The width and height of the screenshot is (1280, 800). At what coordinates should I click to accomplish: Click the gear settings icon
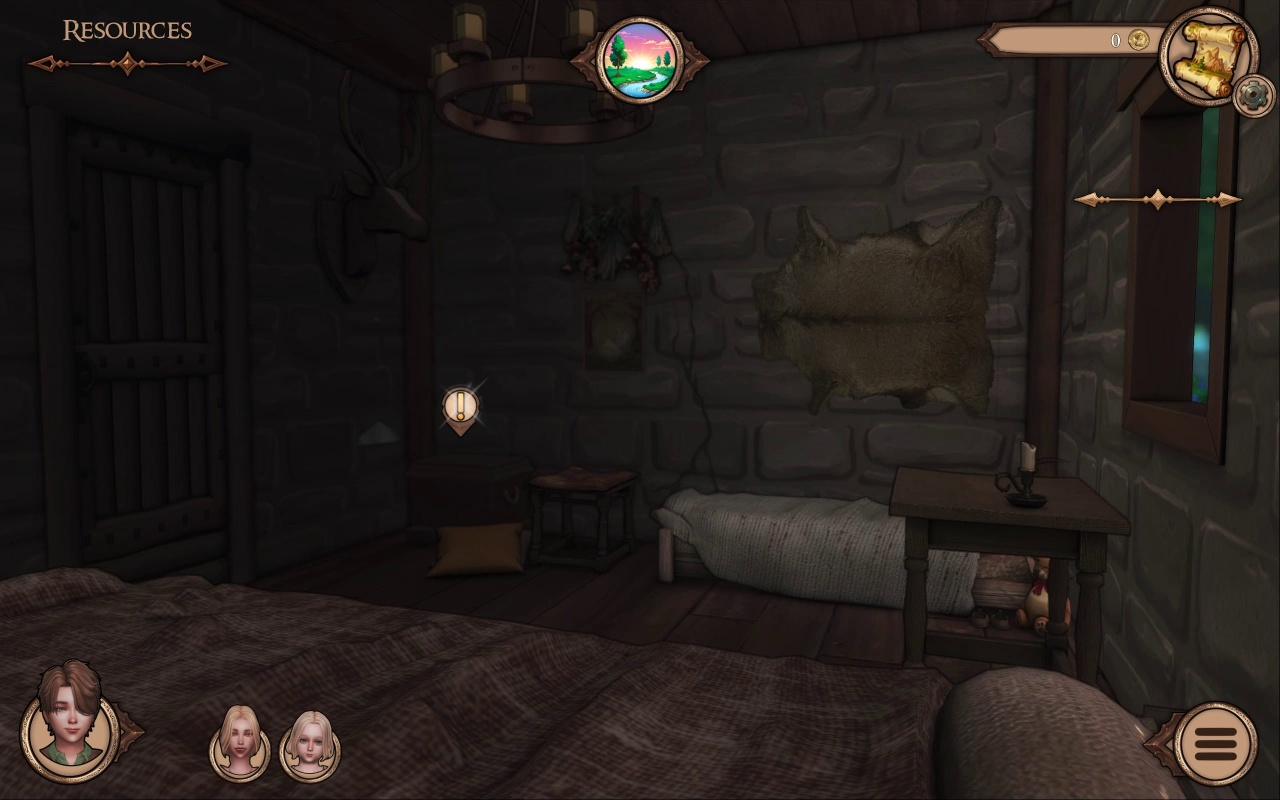pyautogui.click(x=1253, y=96)
